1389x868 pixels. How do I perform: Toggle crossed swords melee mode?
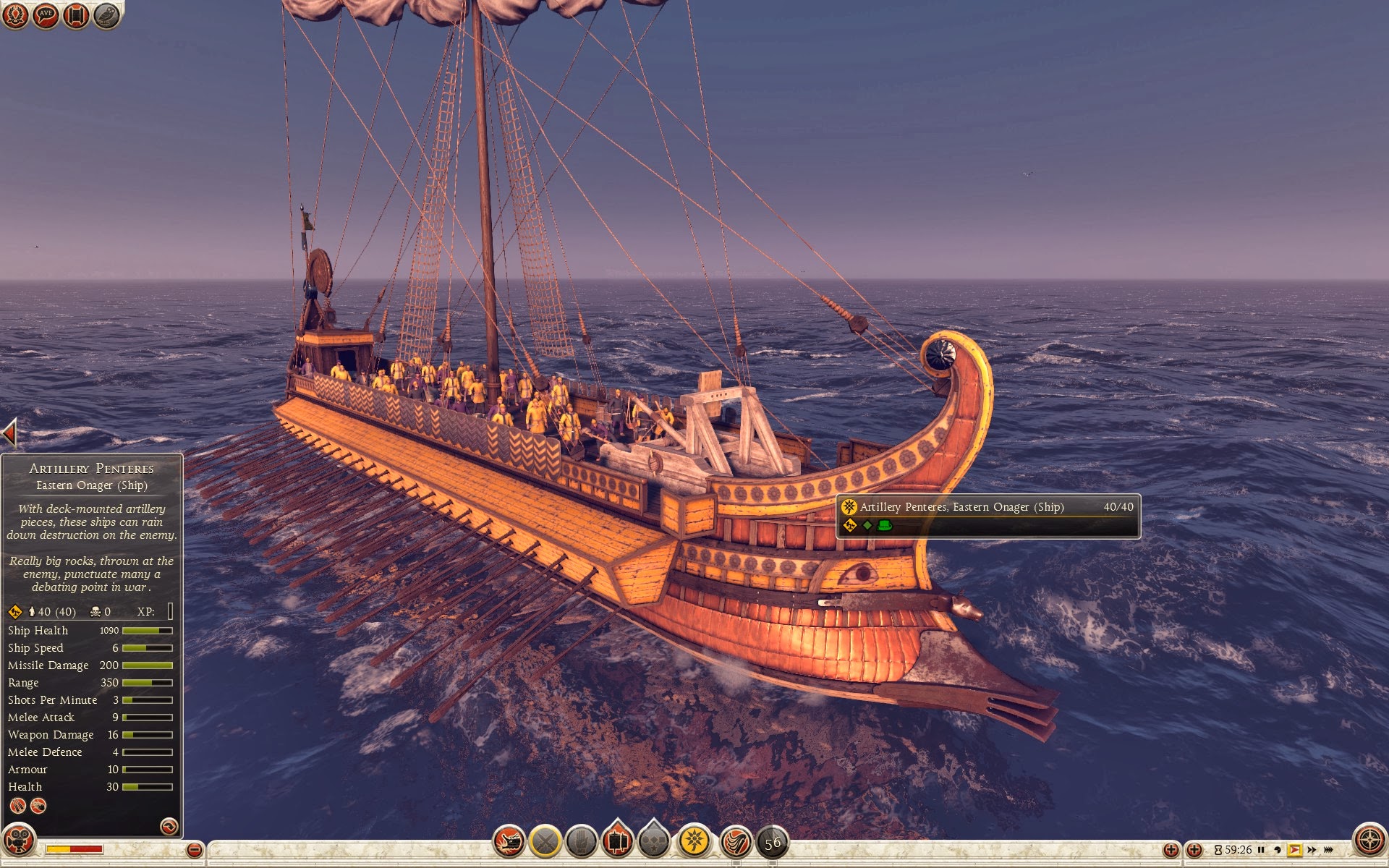(x=545, y=842)
